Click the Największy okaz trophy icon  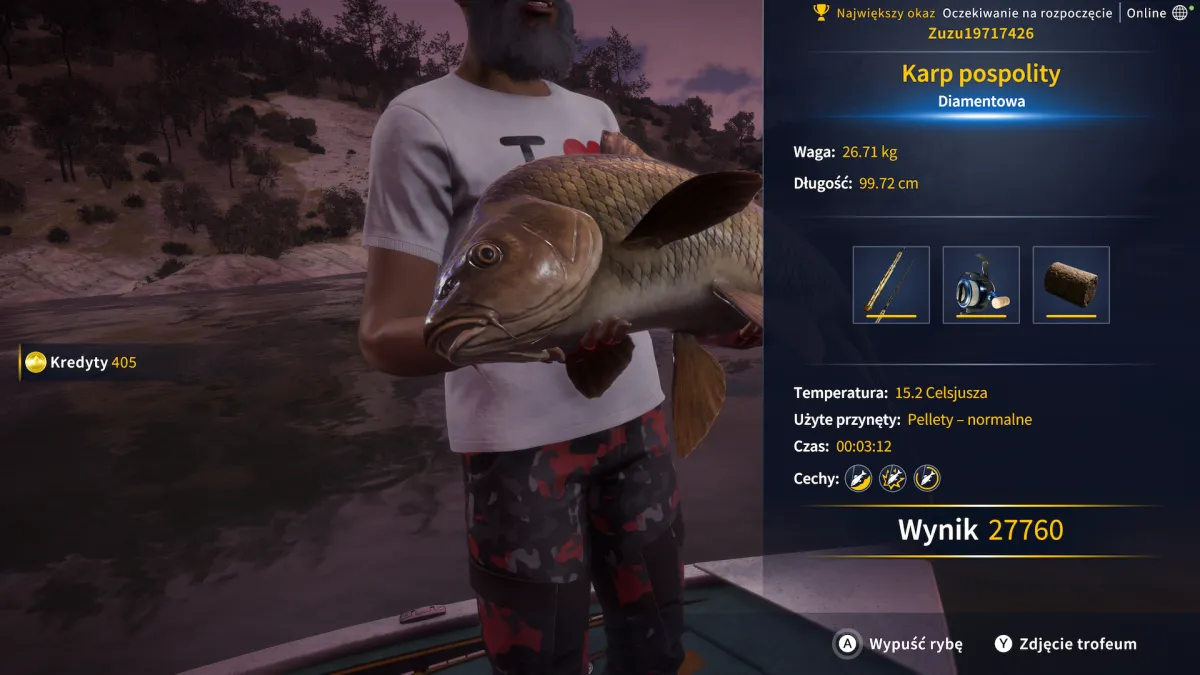pos(822,13)
